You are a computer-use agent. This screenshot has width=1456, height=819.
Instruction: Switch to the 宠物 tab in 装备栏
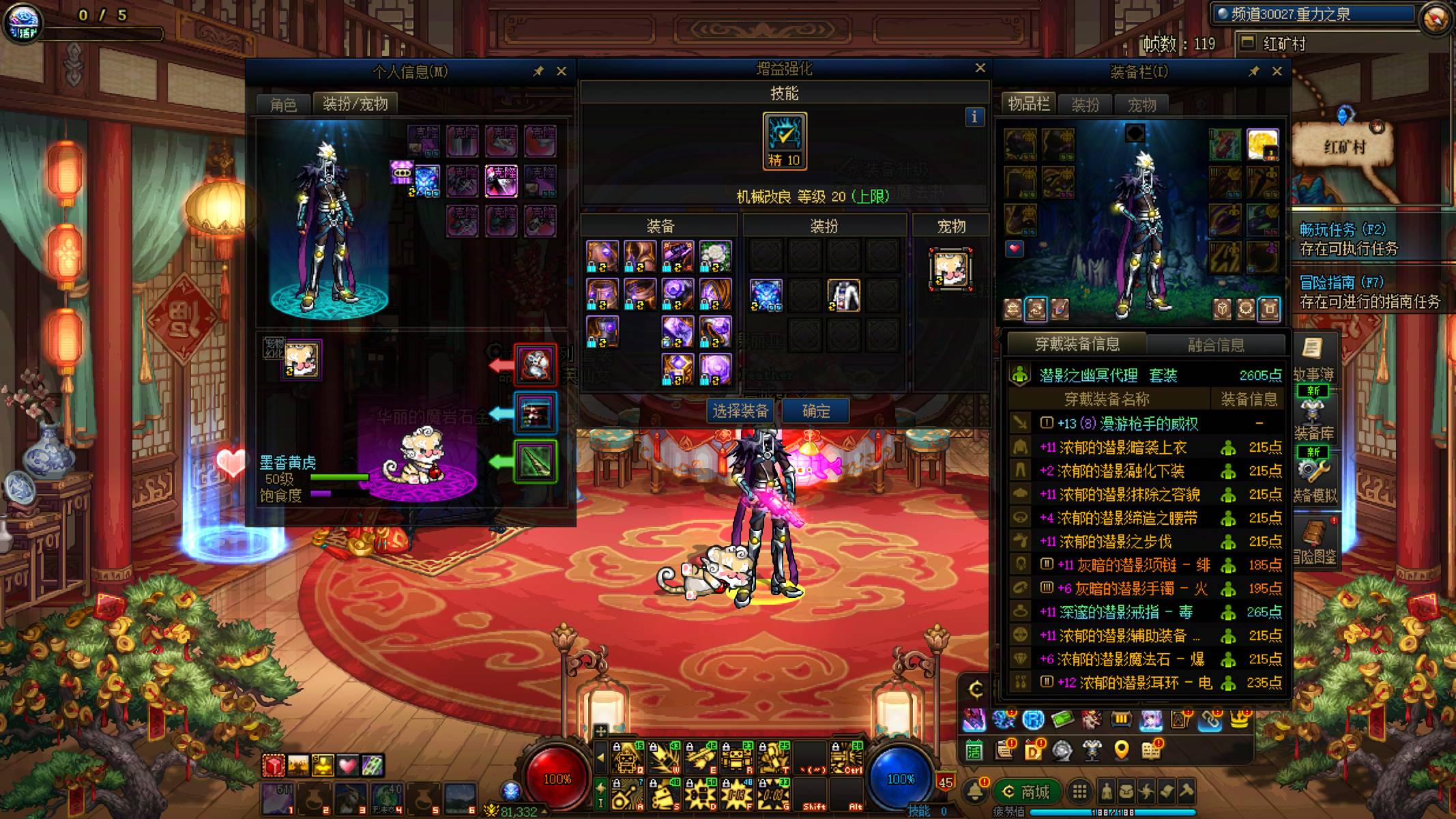tap(1141, 104)
